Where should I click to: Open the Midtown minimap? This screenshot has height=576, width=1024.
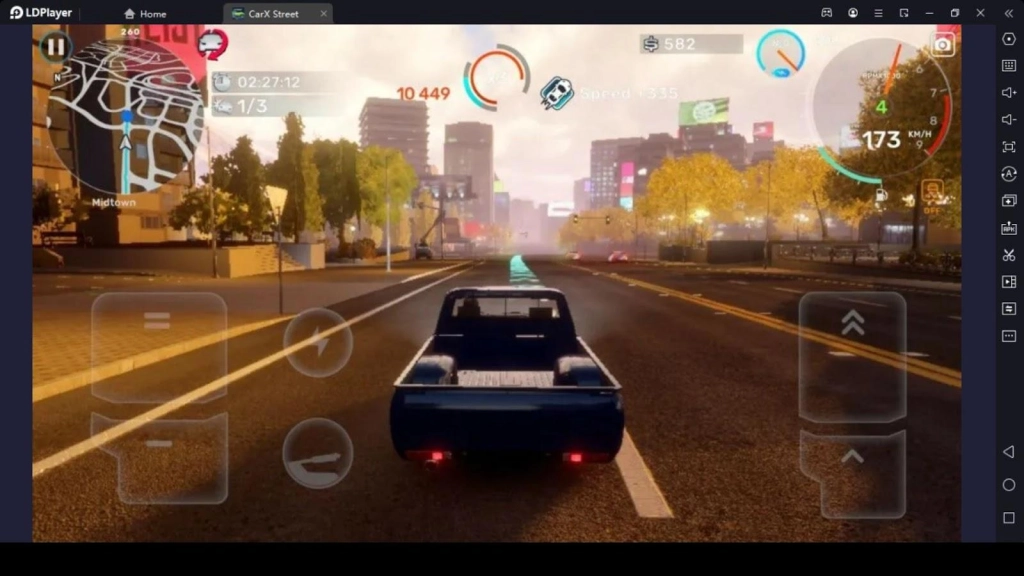click(124, 120)
